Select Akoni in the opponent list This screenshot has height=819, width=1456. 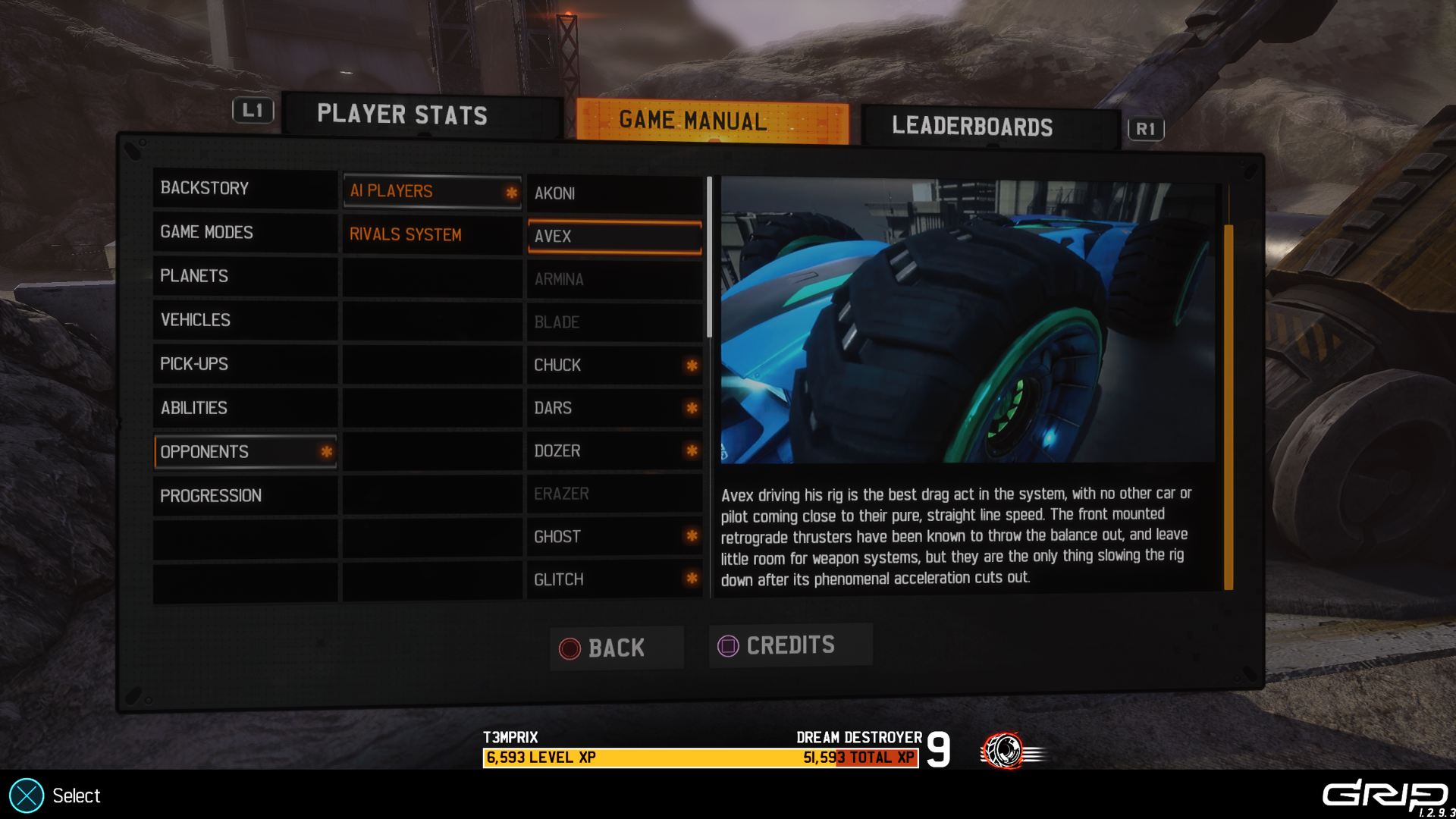(614, 193)
